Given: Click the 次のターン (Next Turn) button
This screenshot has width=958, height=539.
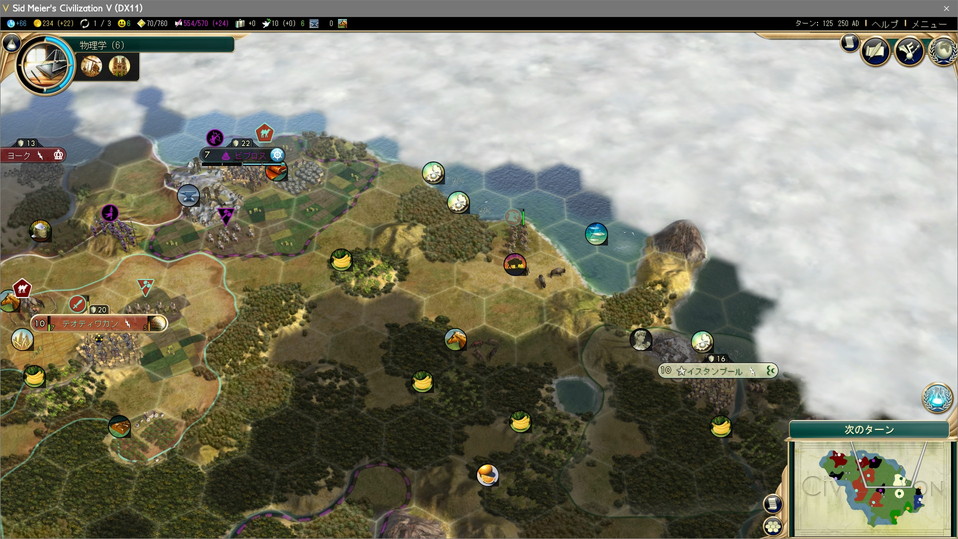Looking at the screenshot, I should coord(869,429).
